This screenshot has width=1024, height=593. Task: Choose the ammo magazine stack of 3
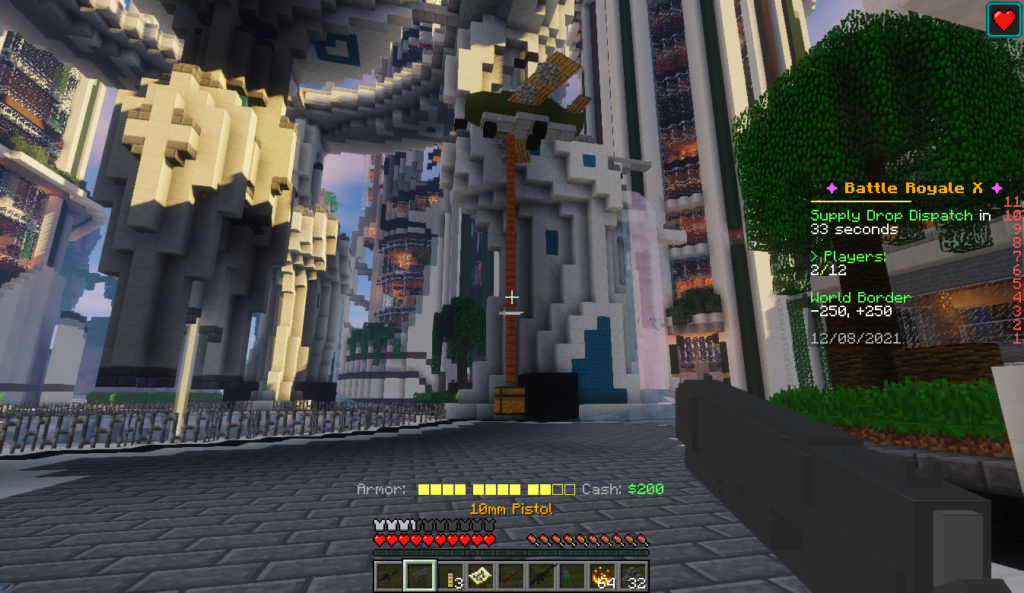[x=450, y=575]
